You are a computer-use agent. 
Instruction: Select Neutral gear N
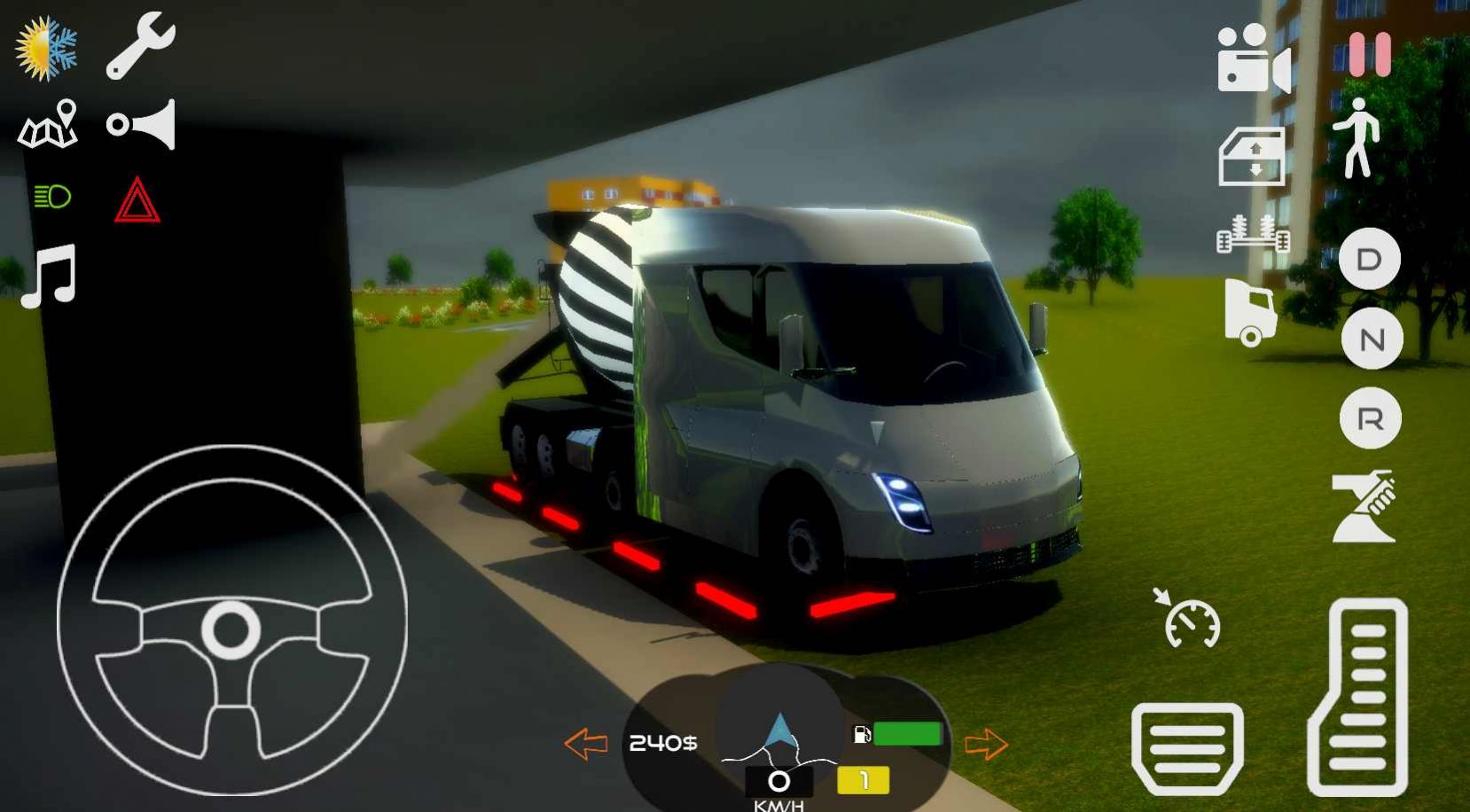(1372, 339)
